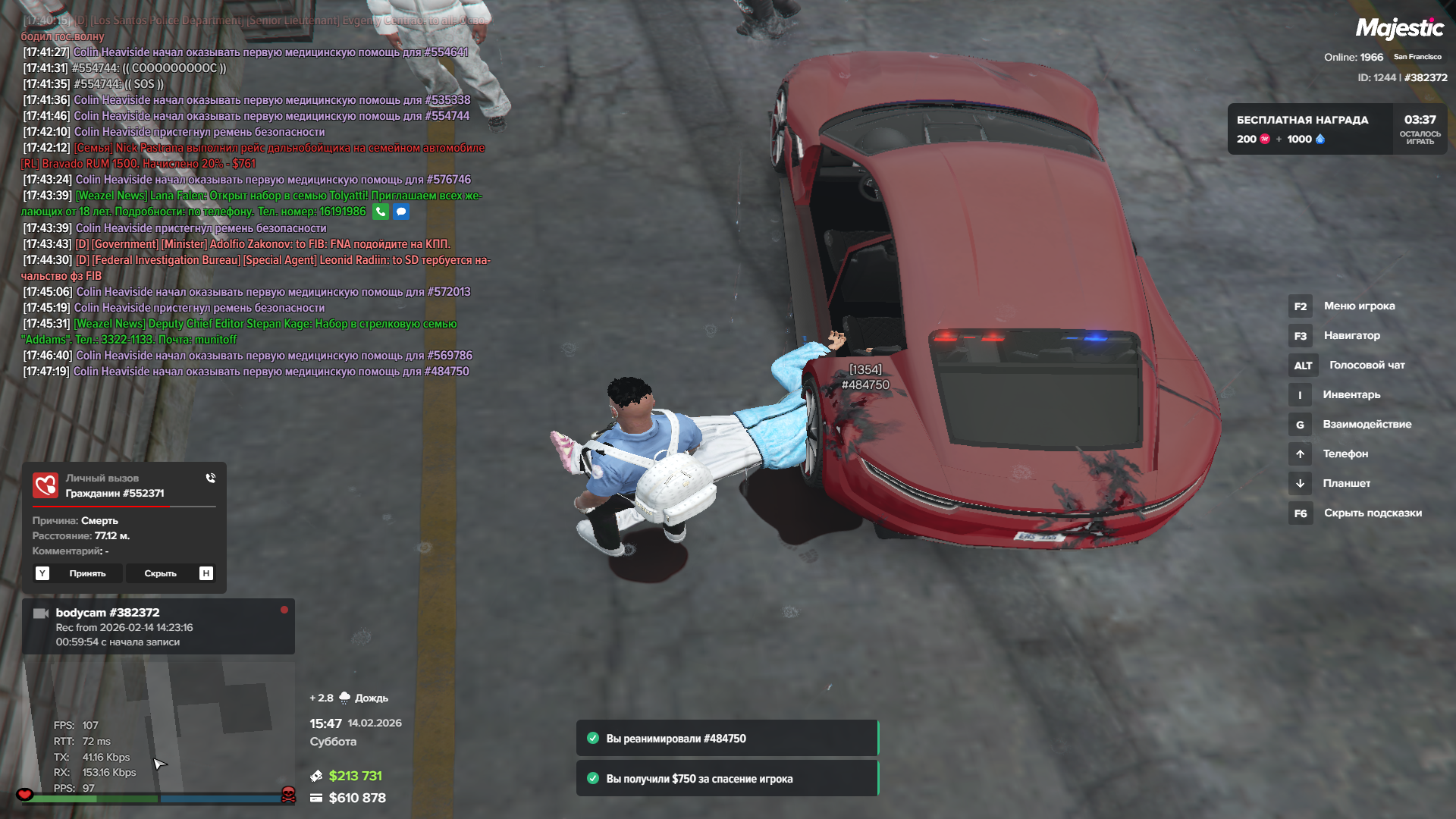Dismiss the revived #484750 notification

[726, 739]
